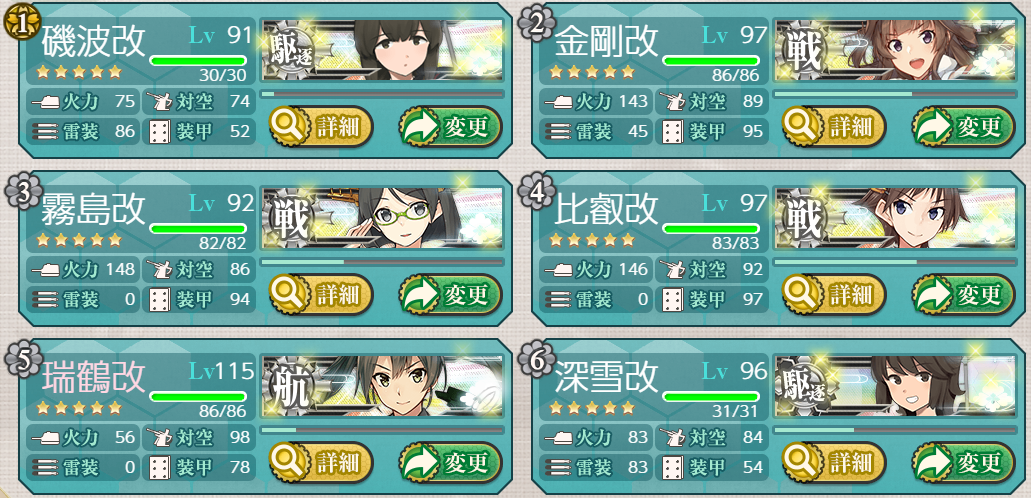Change ship 金剛改 with 変更

tap(962, 127)
